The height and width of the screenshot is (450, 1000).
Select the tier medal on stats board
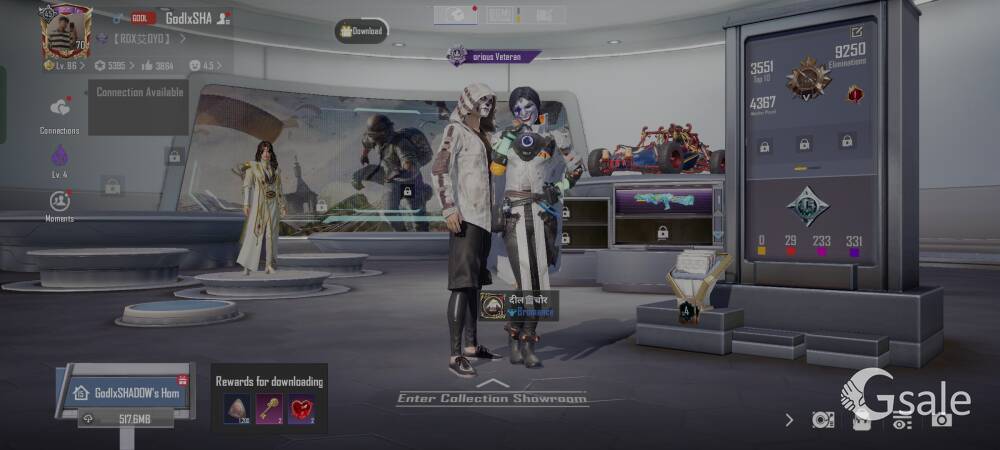click(807, 77)
